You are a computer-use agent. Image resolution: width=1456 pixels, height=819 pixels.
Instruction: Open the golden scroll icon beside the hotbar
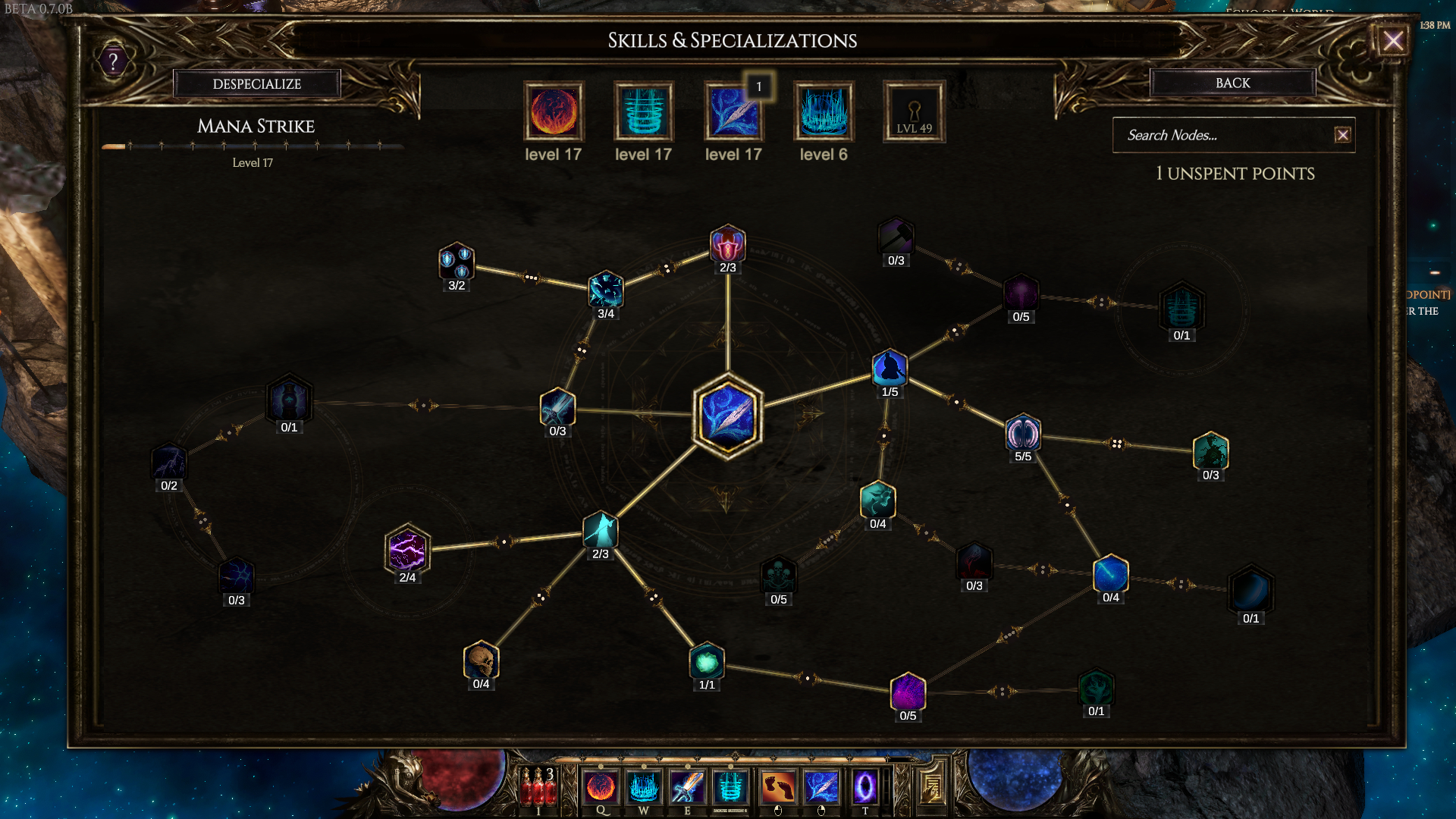930,789
